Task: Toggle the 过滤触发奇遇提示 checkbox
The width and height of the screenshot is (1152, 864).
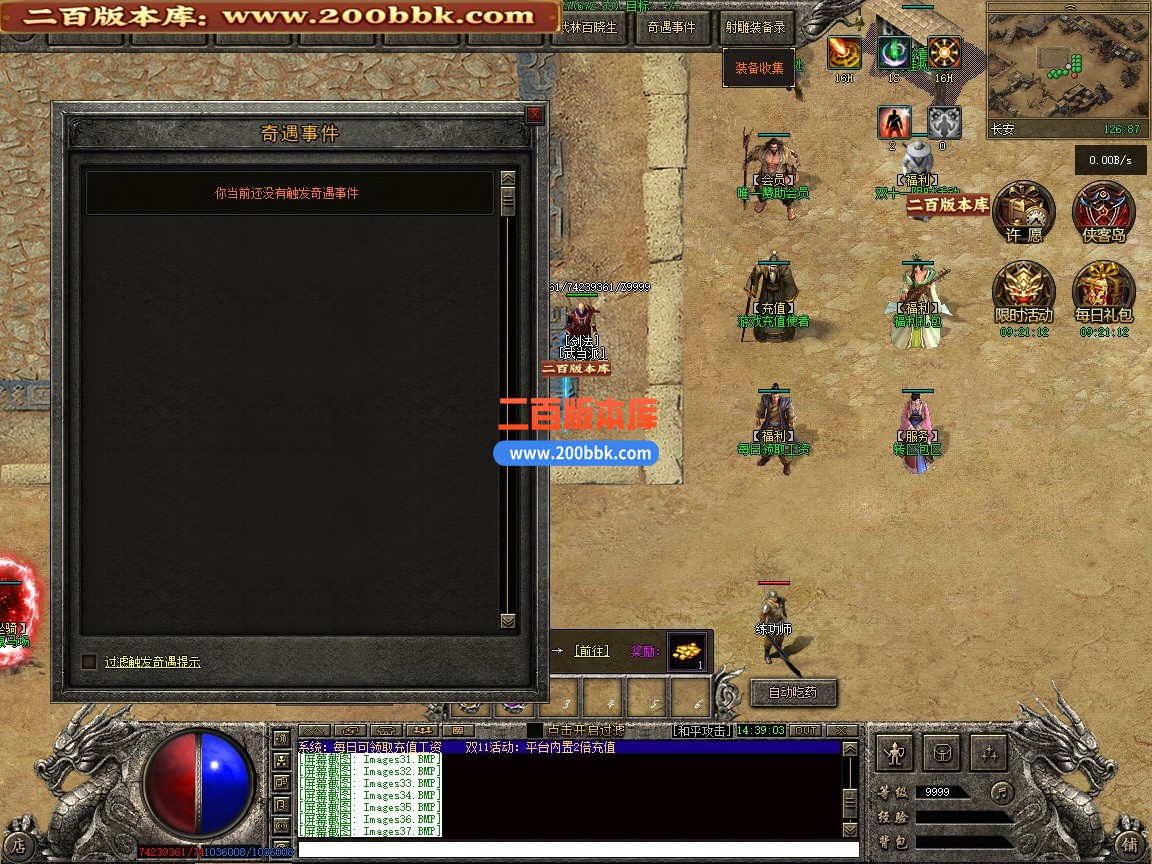Action: pos(89,661)
